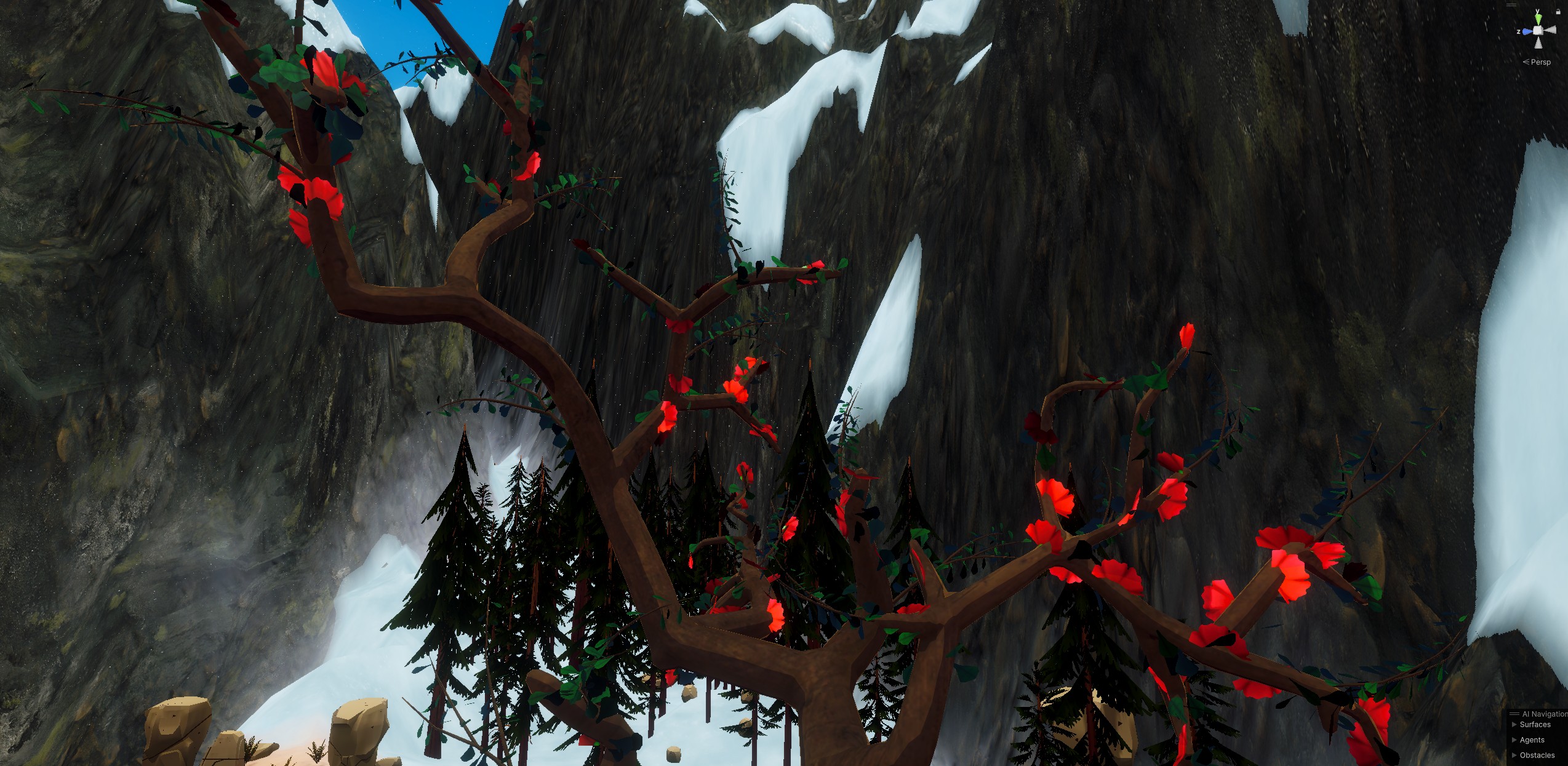The image size is (1568, 766).
Task: Expand the Surfaces section in AI Navigation
Action: point(1514,724)
